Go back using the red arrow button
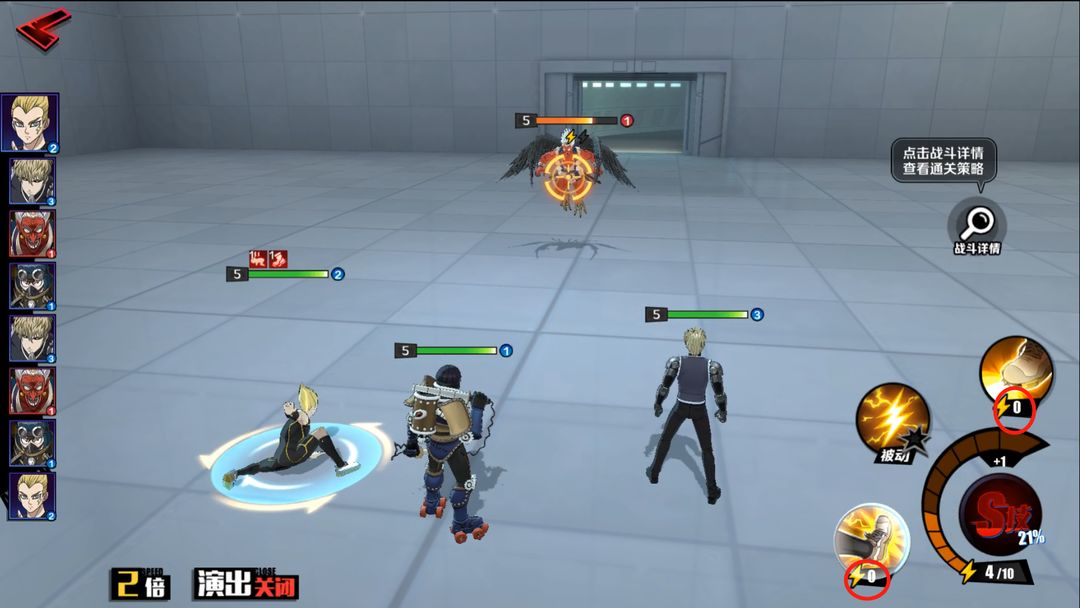Image resolution: width=1080 pixels, height=608 pixels. click(x=42, y=28)
